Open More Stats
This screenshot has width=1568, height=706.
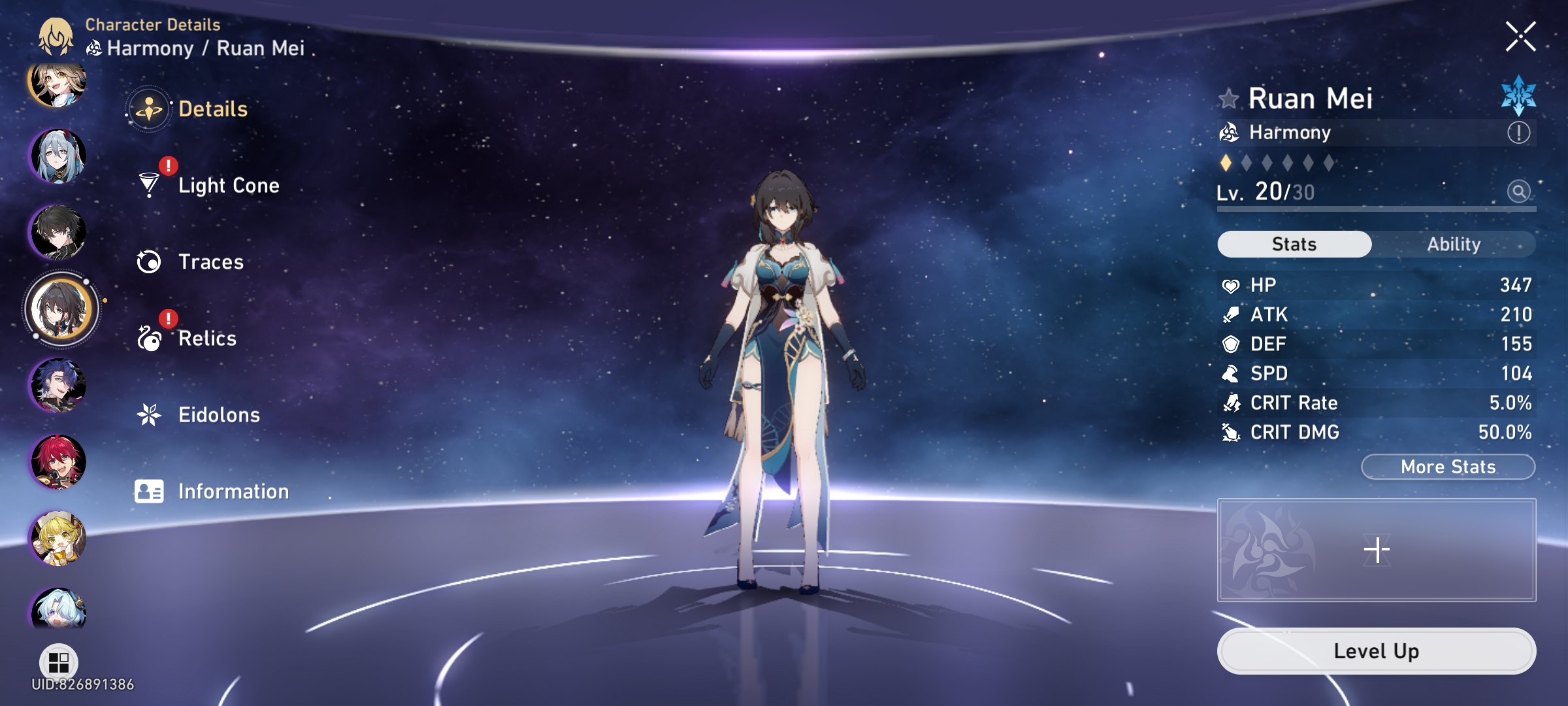click(x=1448, y=466)
